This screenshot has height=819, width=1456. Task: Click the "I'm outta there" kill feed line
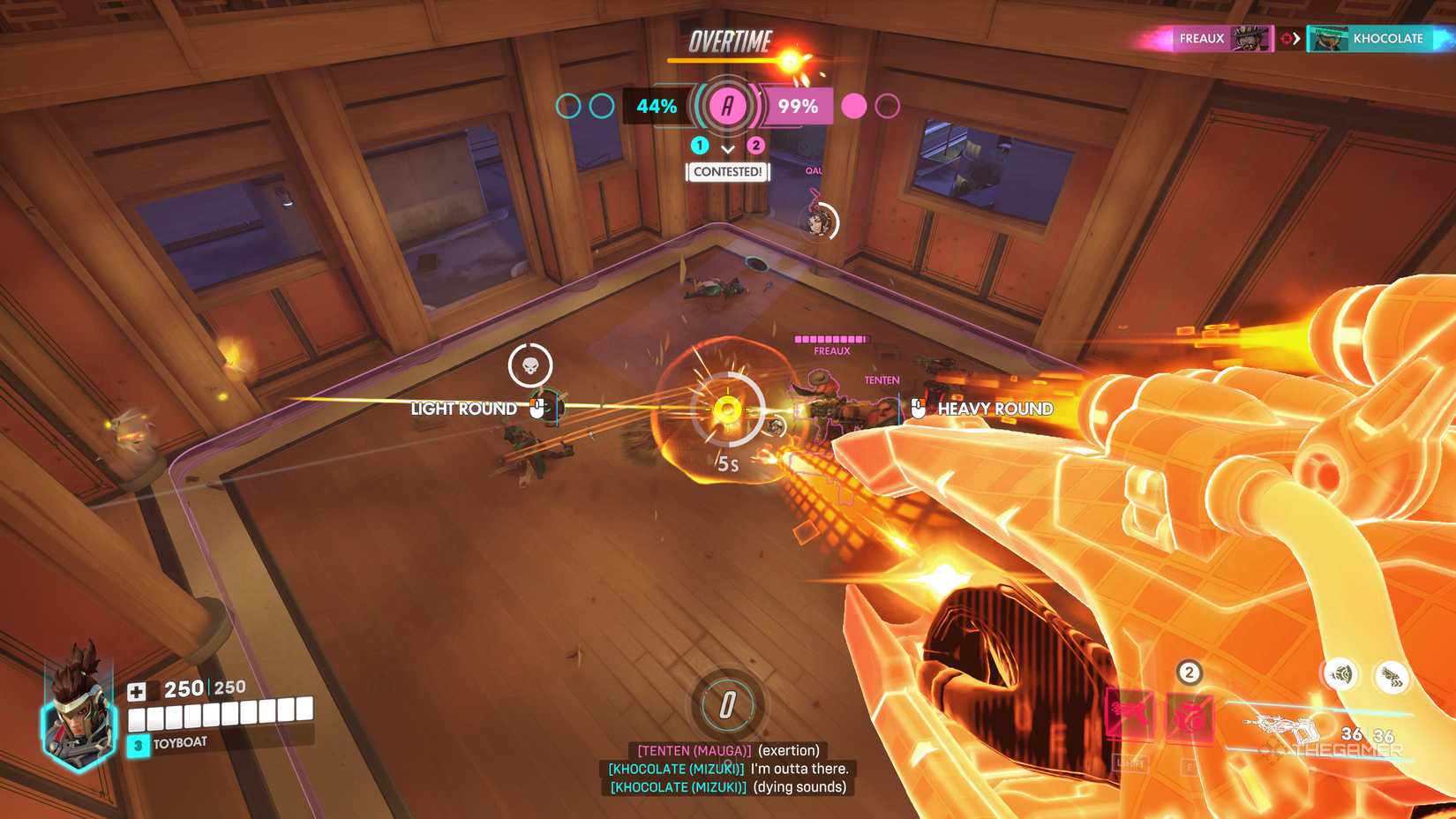tap(726, 769)
